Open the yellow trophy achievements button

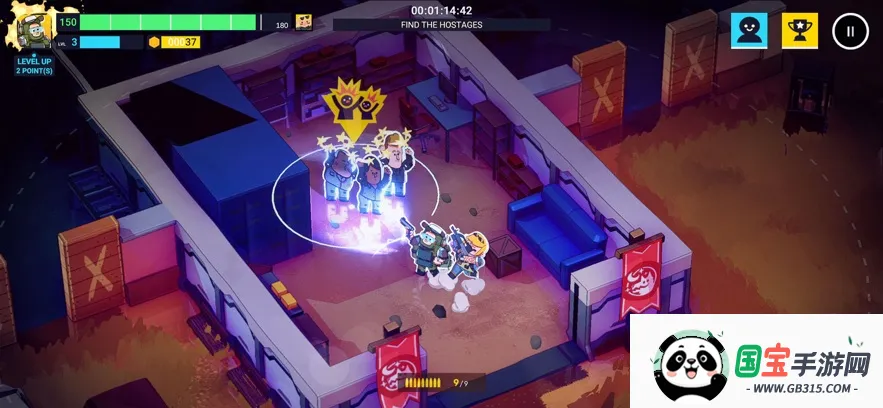pyautogui.click(x=799, y=31)
